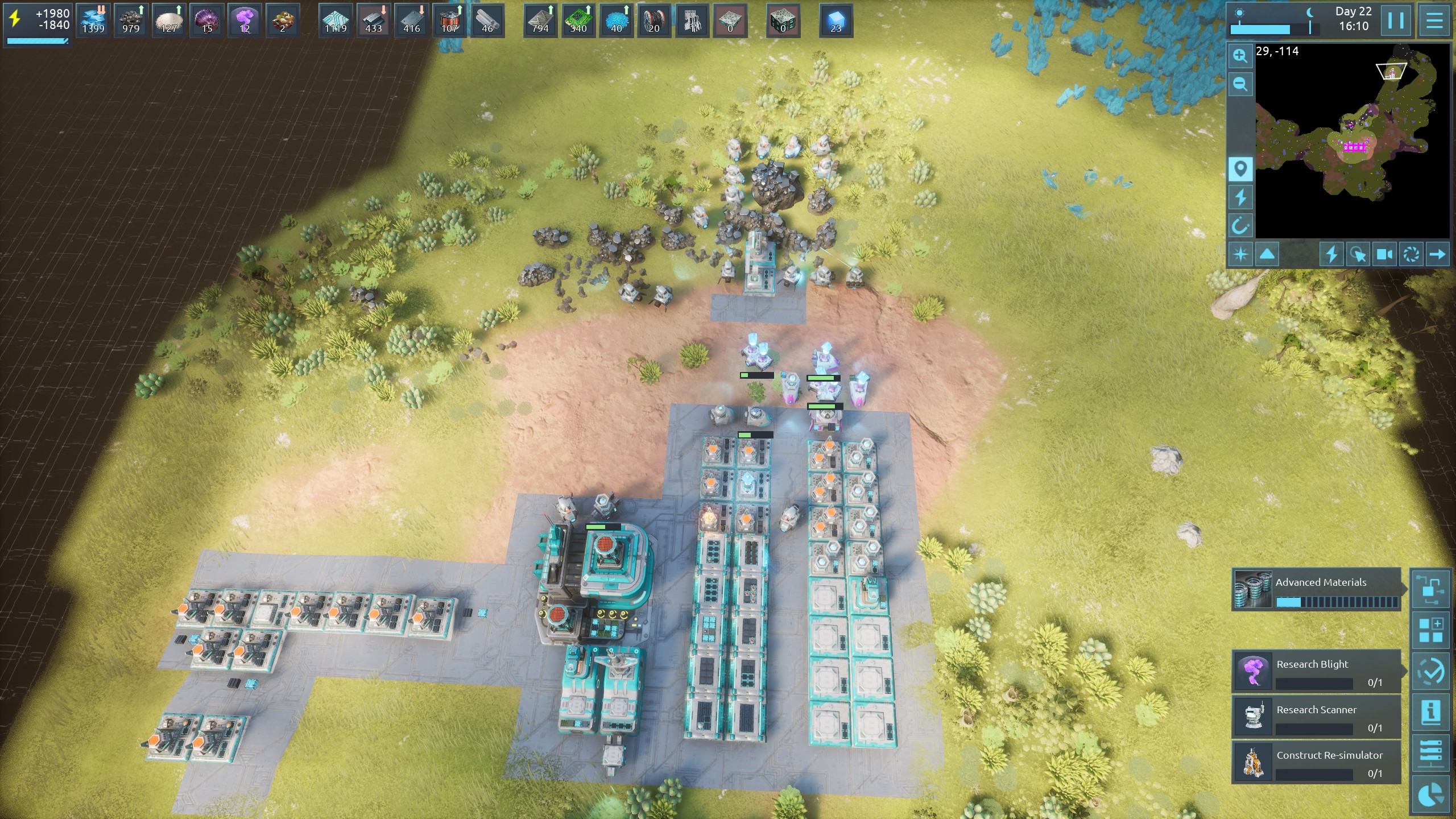Collapse minimap with the up-triangle button

coord(1267,254)
